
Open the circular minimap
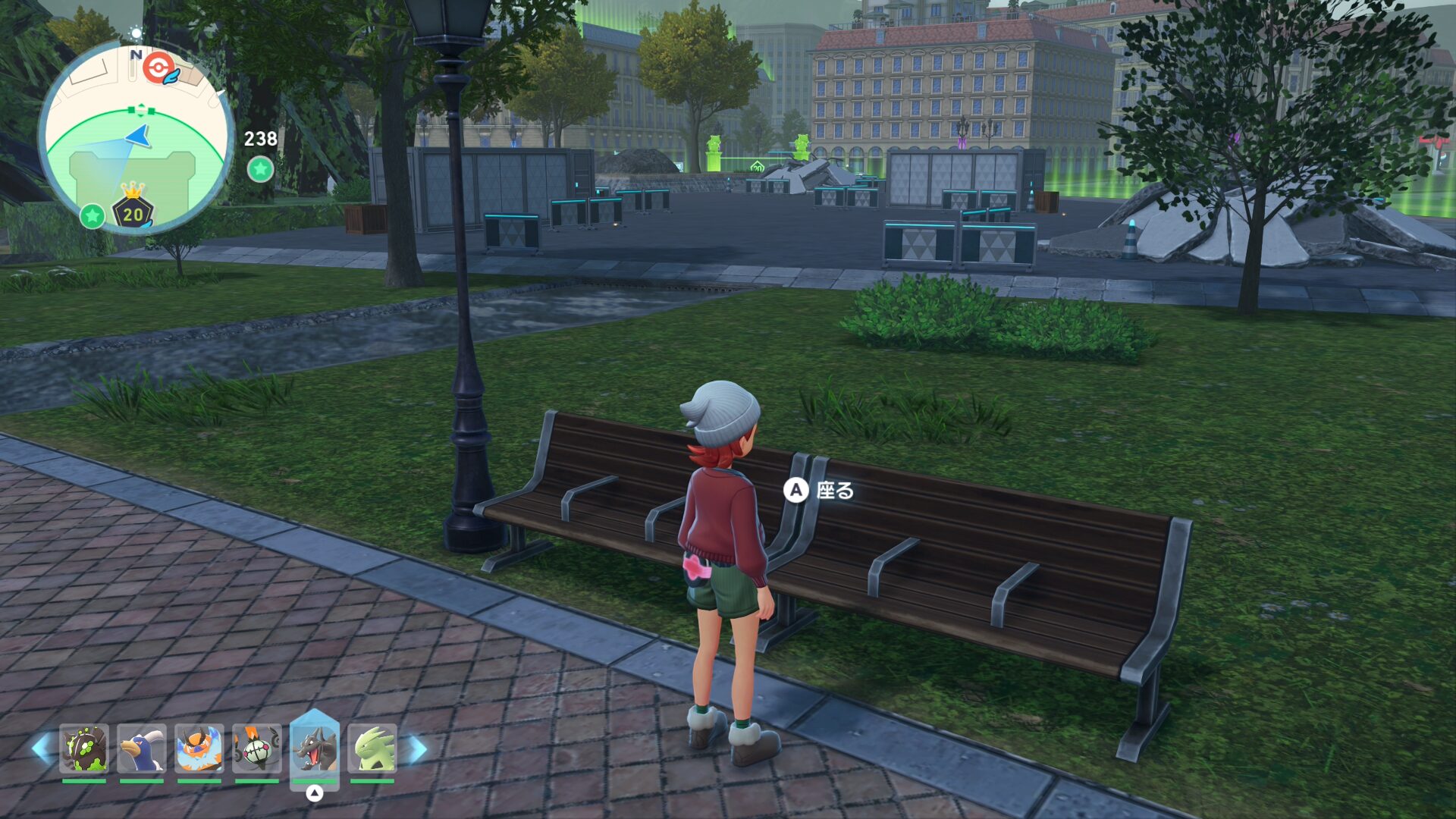tap(136, 138)
